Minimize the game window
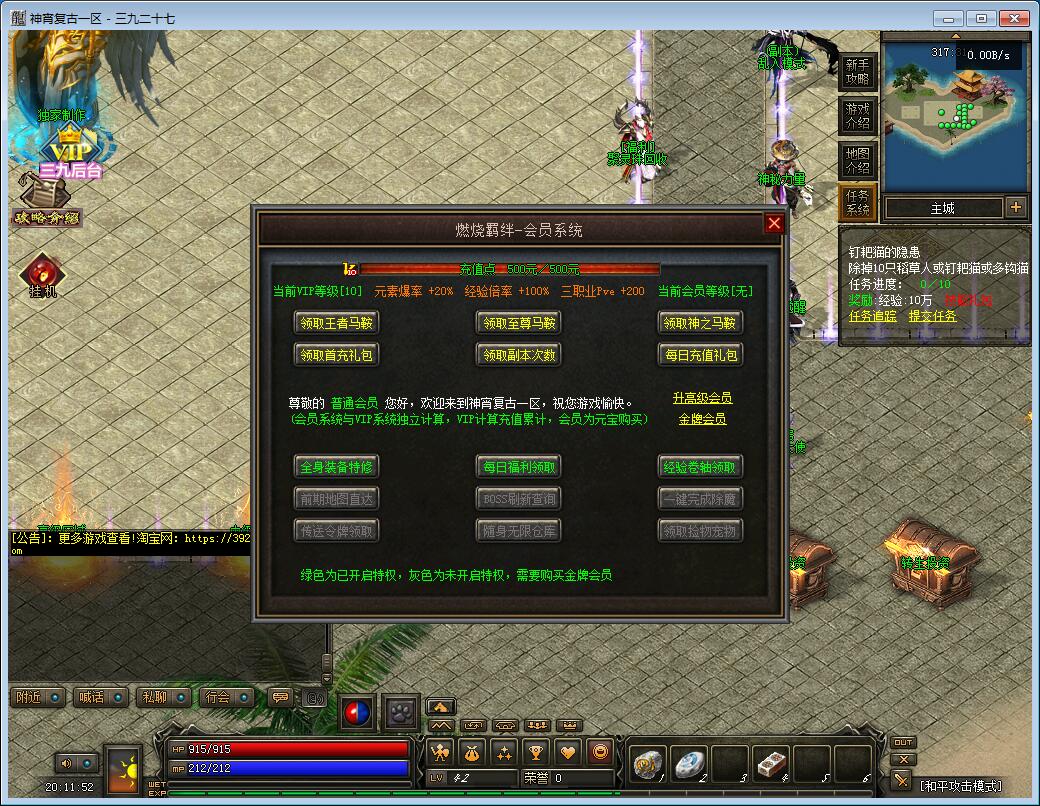 [949, 18]
